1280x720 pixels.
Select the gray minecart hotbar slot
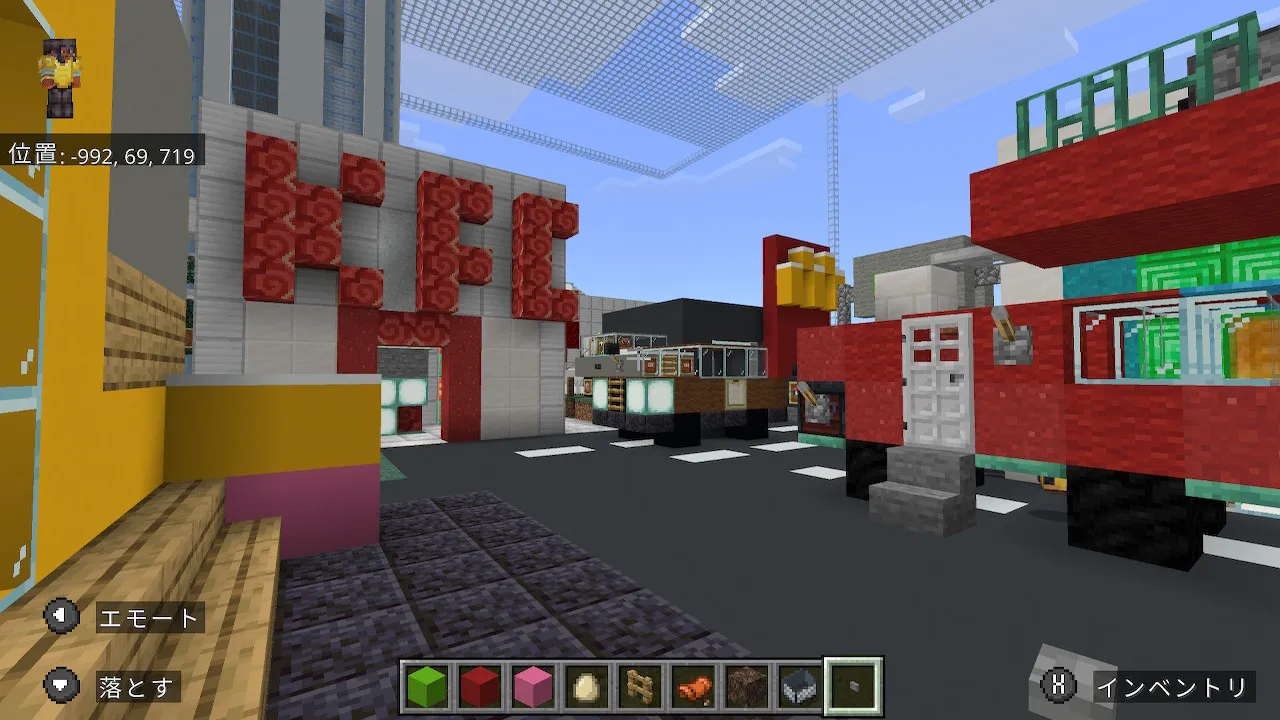(x=799, y=686)
